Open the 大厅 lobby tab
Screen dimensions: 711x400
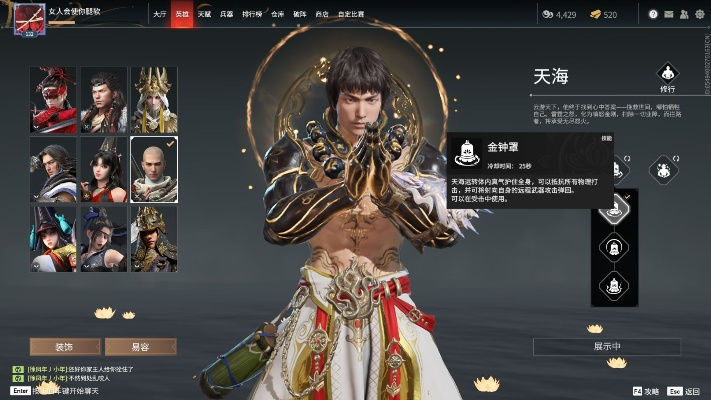[160, 15]
